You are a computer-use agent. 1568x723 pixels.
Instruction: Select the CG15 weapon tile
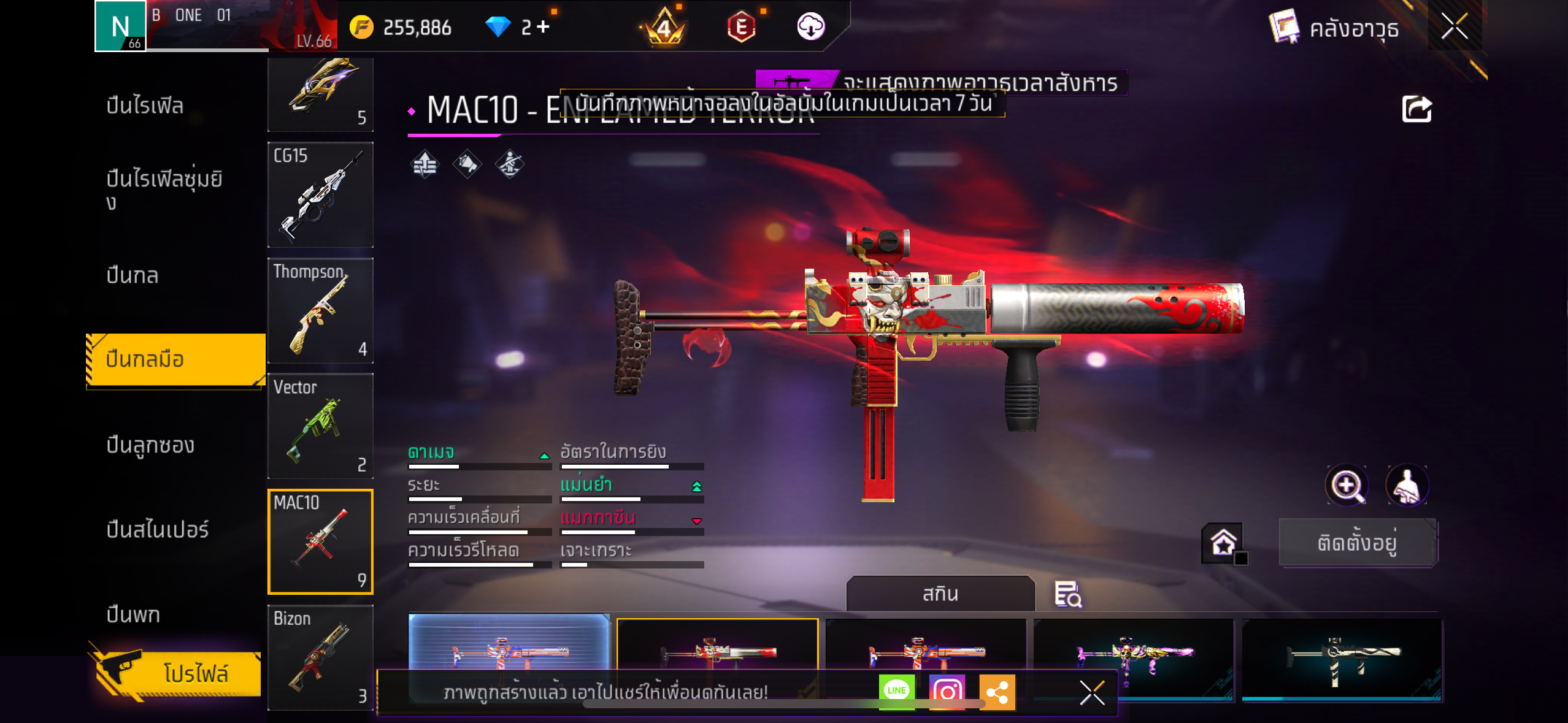point(320,195)
